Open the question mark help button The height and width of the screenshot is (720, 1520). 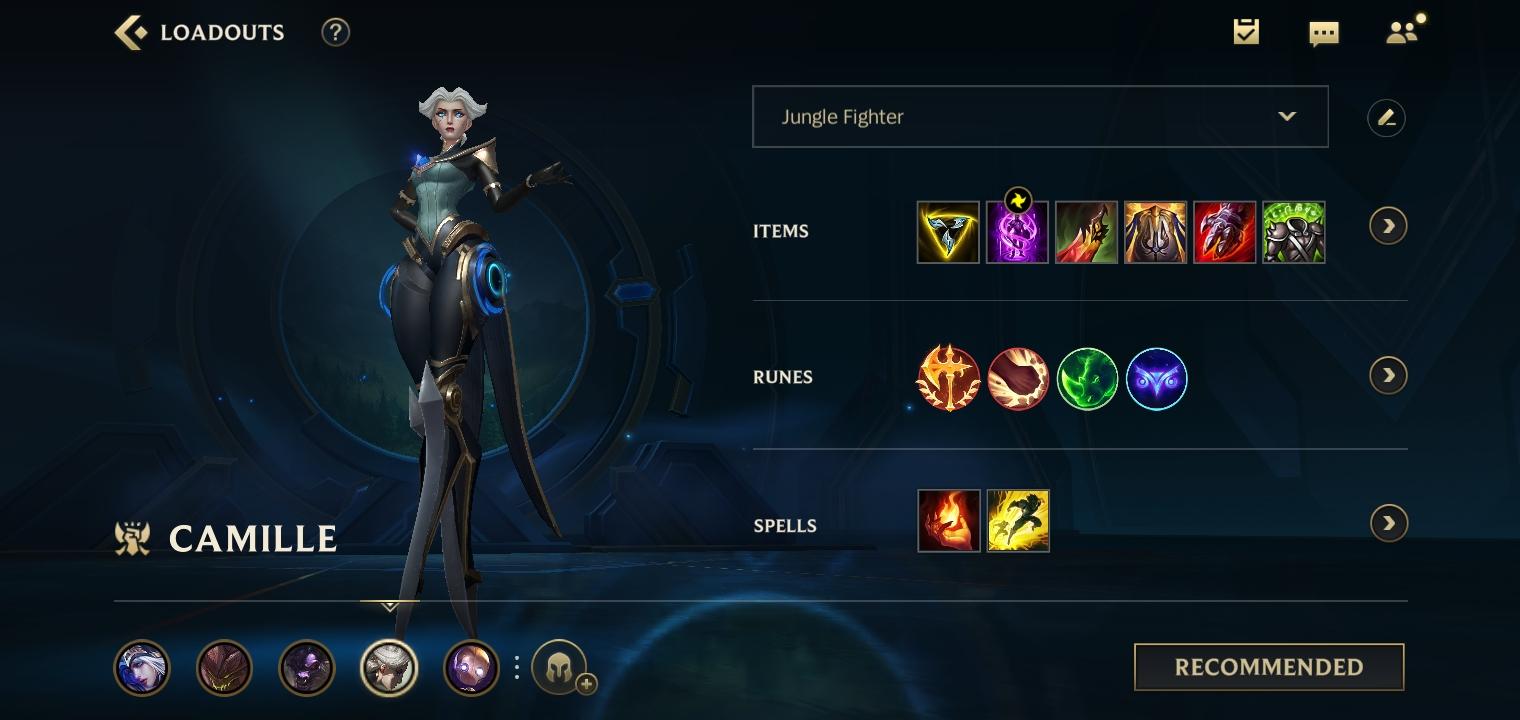coord(335,32)
